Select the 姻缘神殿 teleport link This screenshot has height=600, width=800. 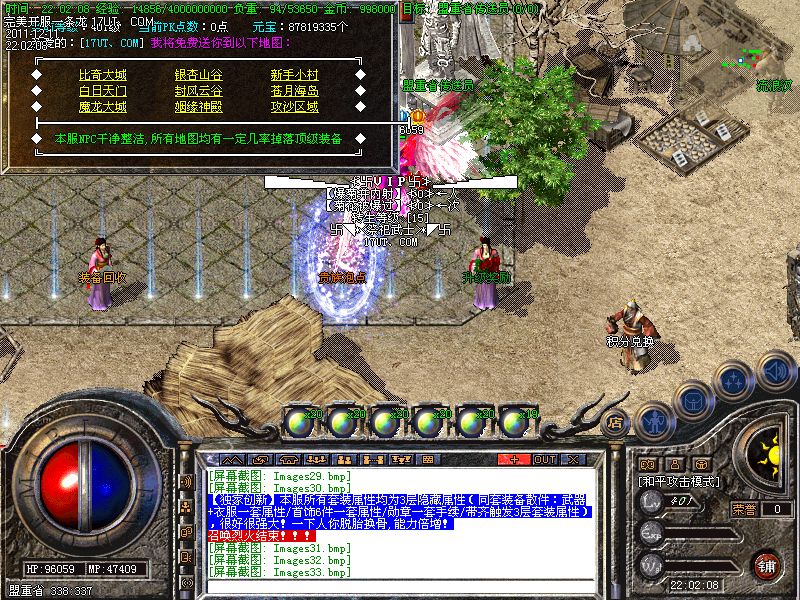(199, 107)
